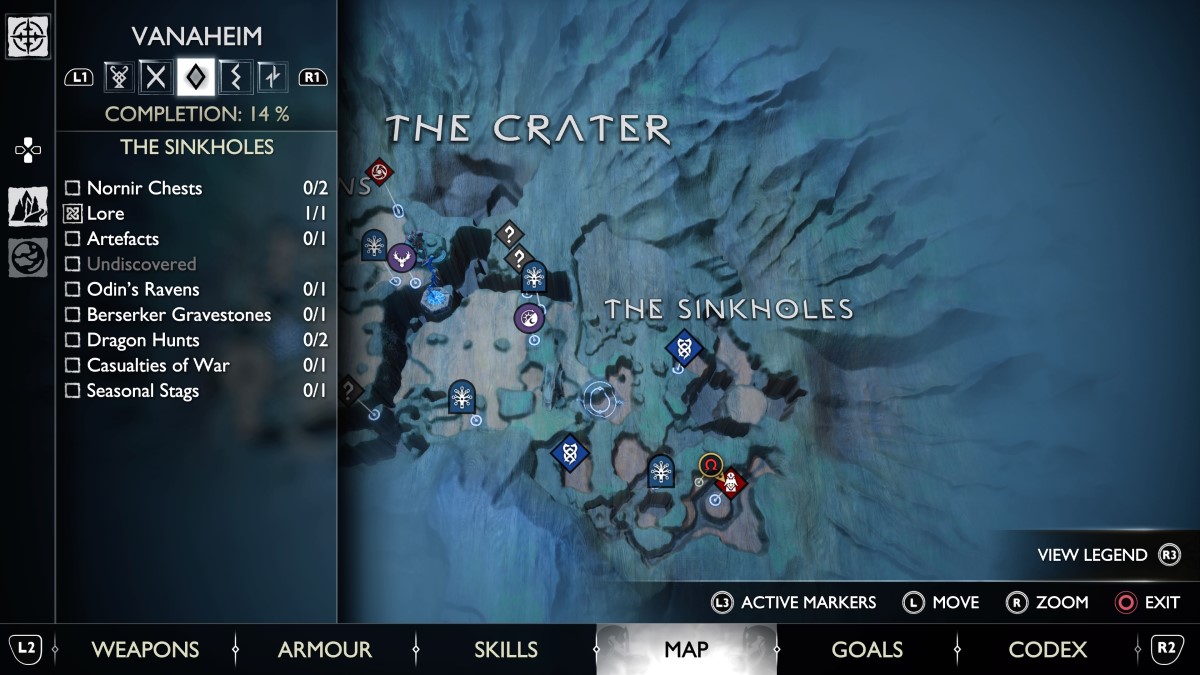Open the Goals tab
This screenshot has height=675, width=1200.
(867, 650)
